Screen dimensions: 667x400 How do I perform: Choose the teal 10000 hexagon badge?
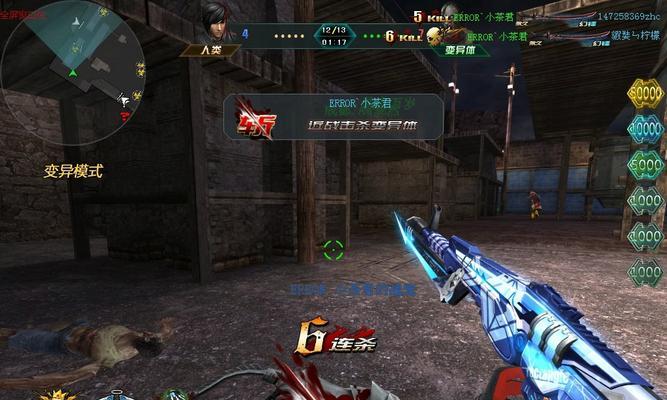(x=645, y=128)
